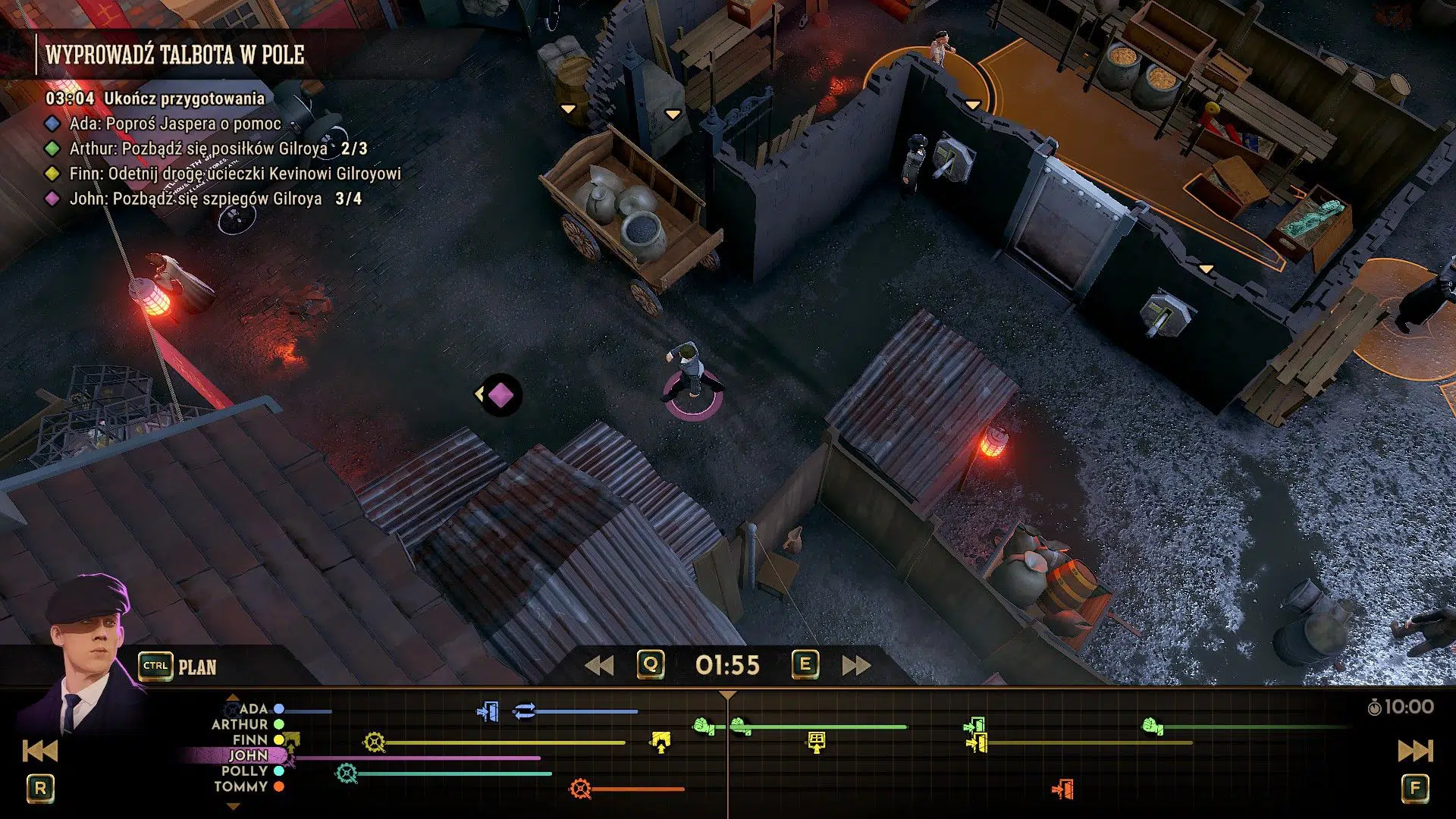Click Ada's blue door action marker
The image size is (1456, 819).
click(488, 712)
